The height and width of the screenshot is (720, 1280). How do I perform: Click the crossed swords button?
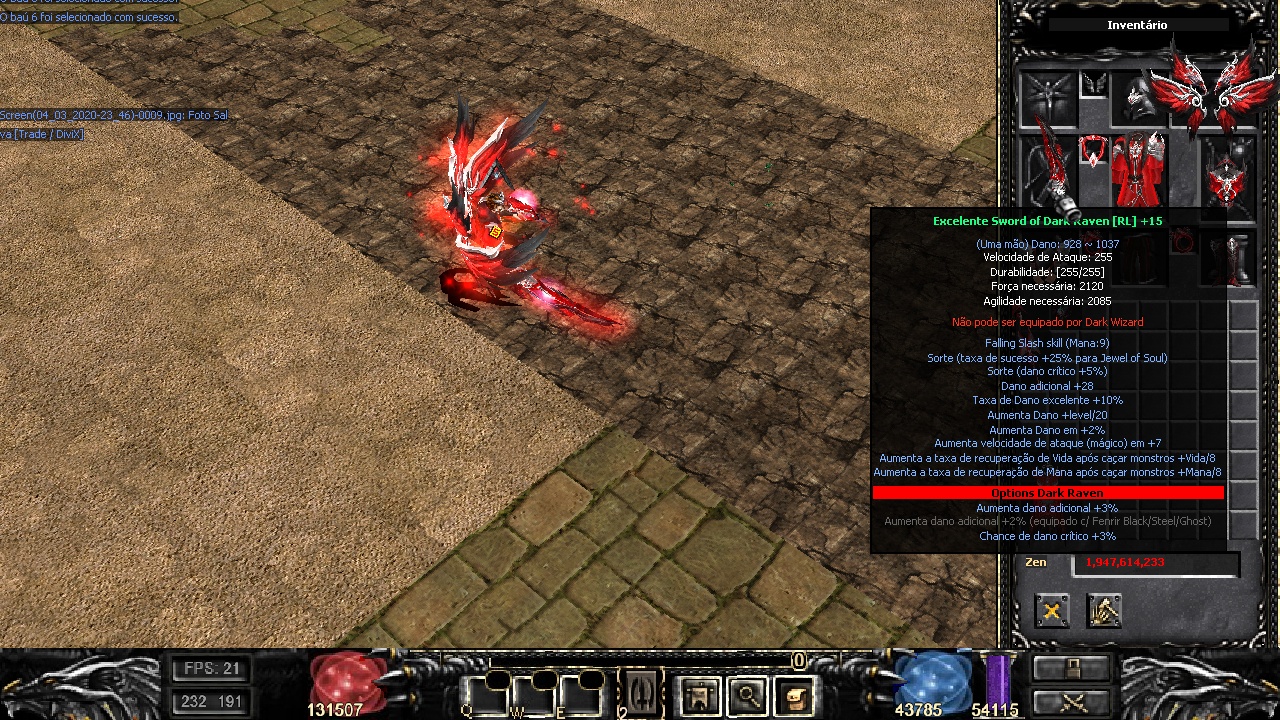(x=1072, y=701)
